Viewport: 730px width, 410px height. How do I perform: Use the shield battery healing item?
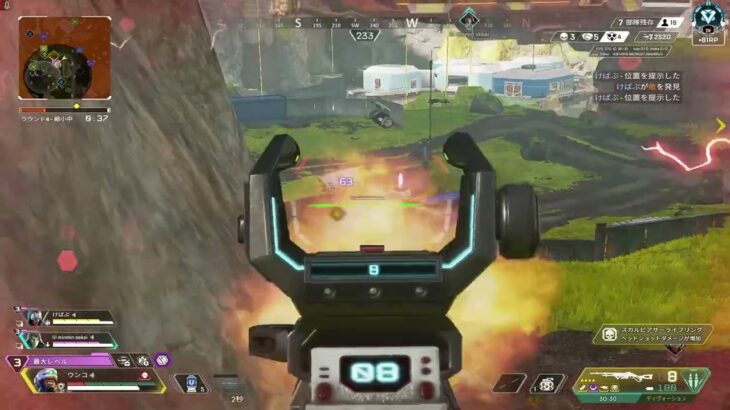coord(188,383)
